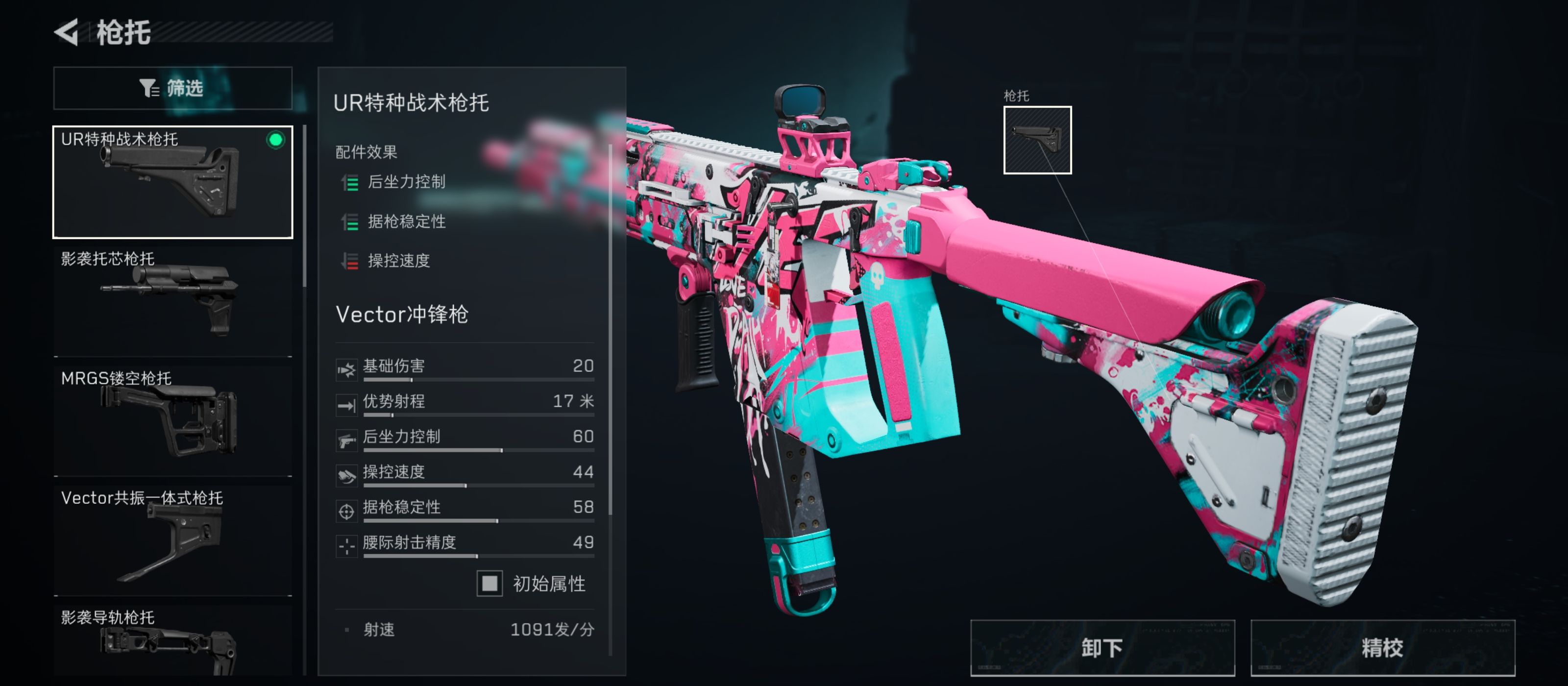Go back using the arrow beside 枪托
Image resolution: width=1568 pixels, height=686 pixels.
coord(67,32)
